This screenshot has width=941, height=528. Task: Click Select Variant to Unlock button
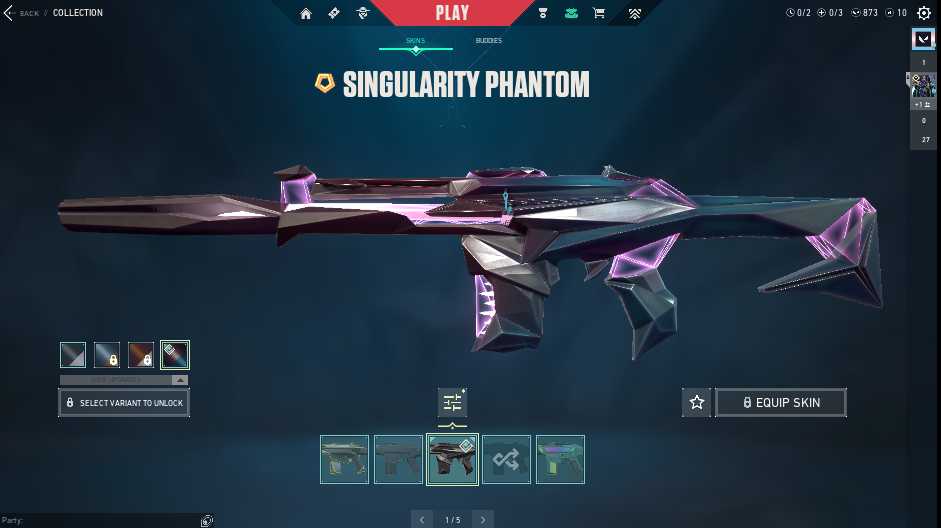(x=124, y=403)
